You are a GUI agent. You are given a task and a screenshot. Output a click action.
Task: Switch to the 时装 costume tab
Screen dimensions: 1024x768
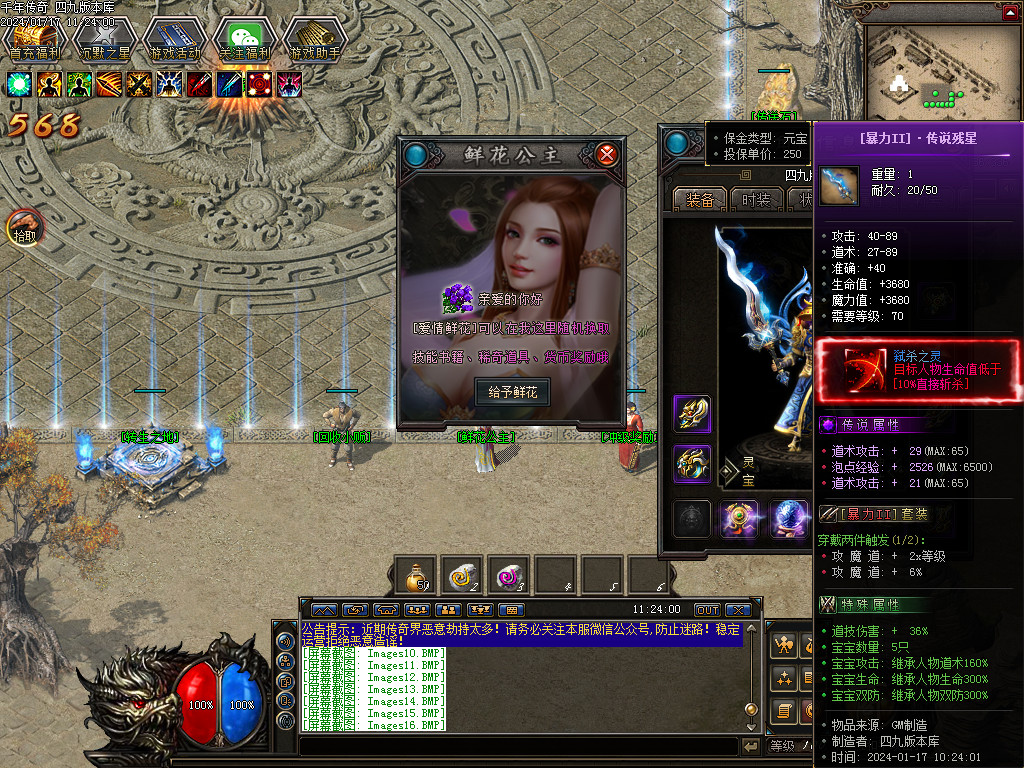click(756, 199)
